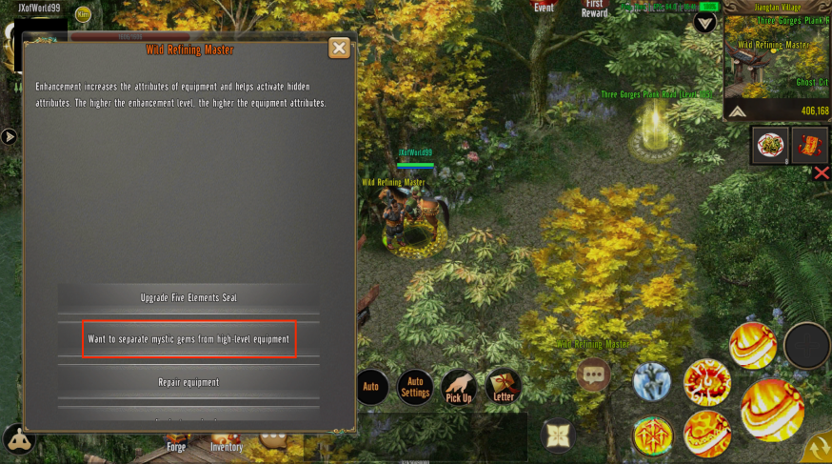Viewport: 832px width, 464px height.
Task: Use the noodle dish food slot
Action: [771, 146]
